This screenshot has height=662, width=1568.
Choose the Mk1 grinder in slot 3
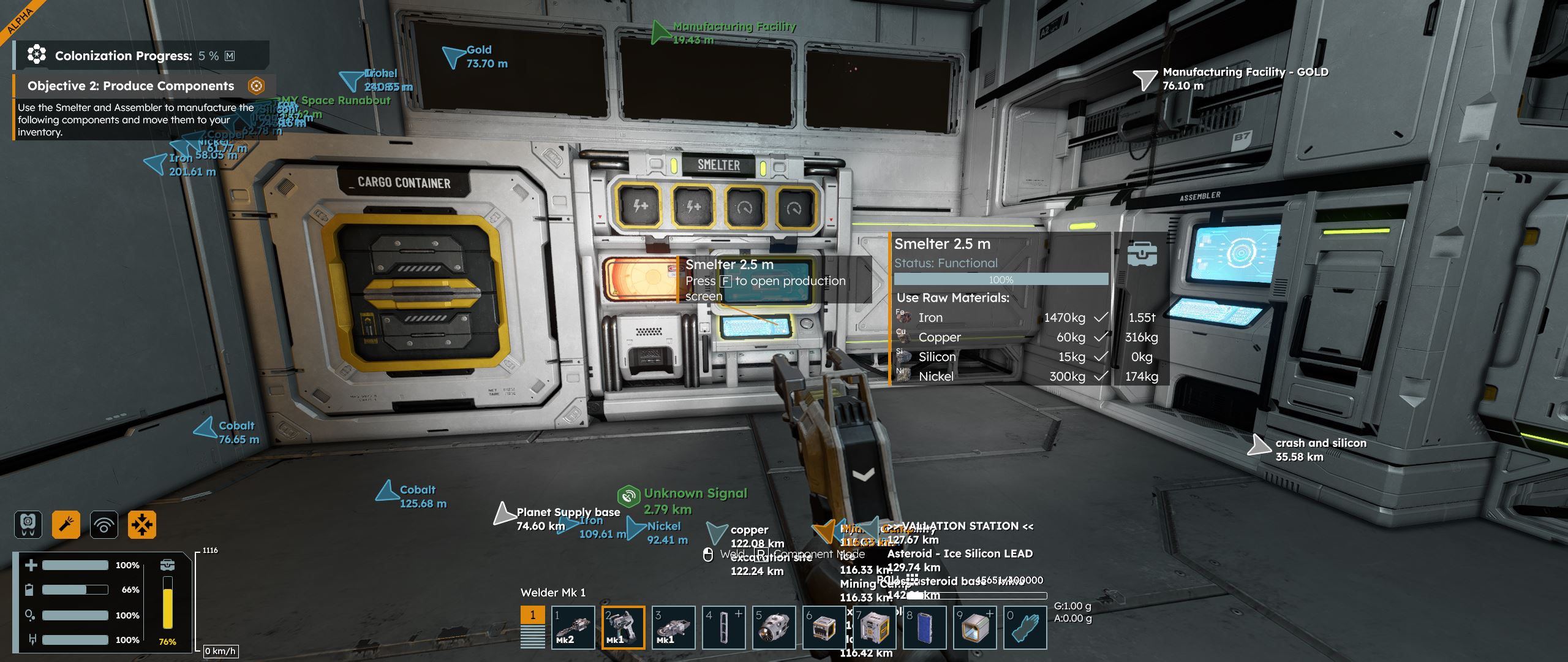click(x=673, y=627)
